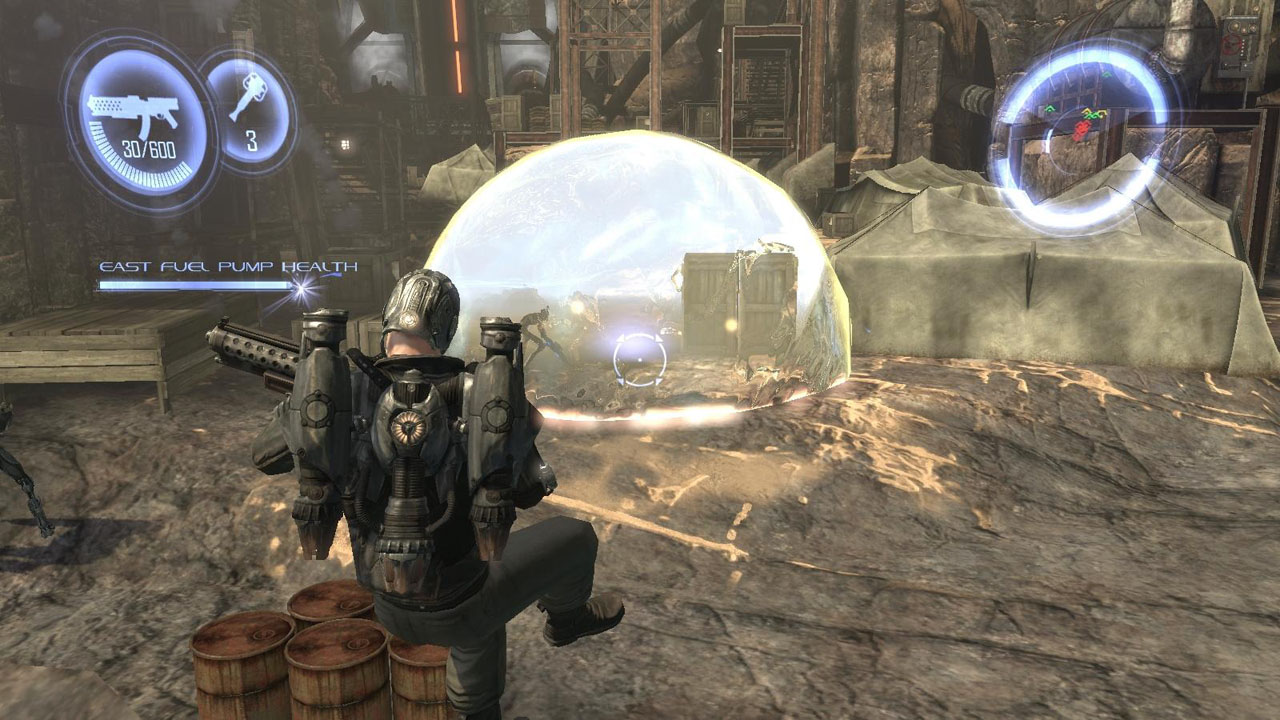Select the machine gun weapon icon
The width and height of the screenshot is (1280, 720).
(x=133, y=112)
